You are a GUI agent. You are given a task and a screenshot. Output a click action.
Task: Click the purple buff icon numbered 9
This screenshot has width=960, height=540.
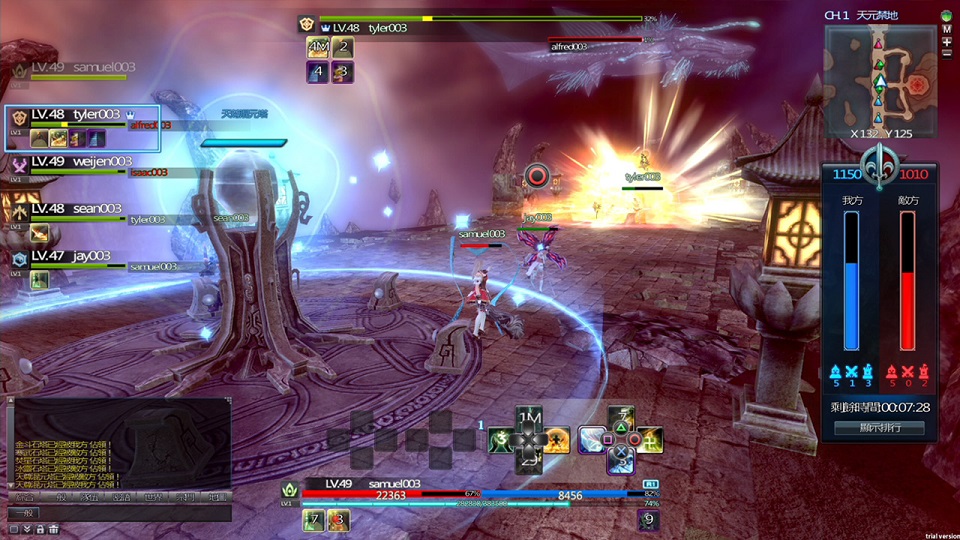[x=648, y=519]
